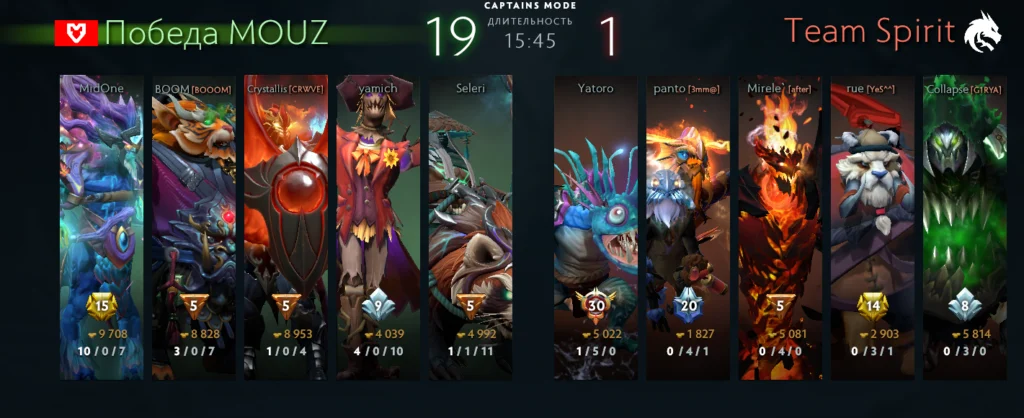This screenshot has height=418, width=1024.
Task: Choose Crystallis's hero card
Action: (x=286, y=225)
